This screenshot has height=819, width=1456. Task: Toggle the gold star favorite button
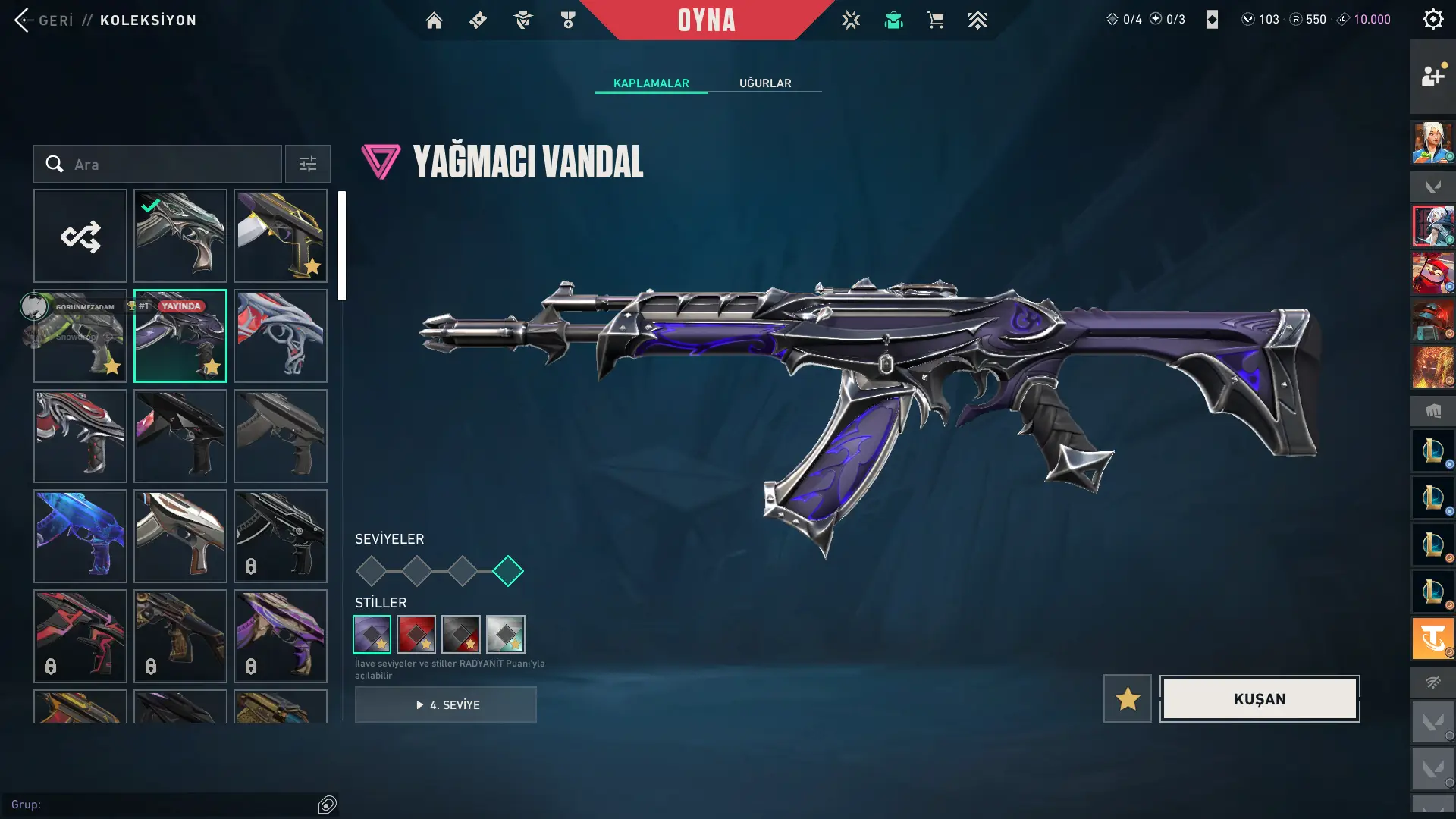point(1127,698)
